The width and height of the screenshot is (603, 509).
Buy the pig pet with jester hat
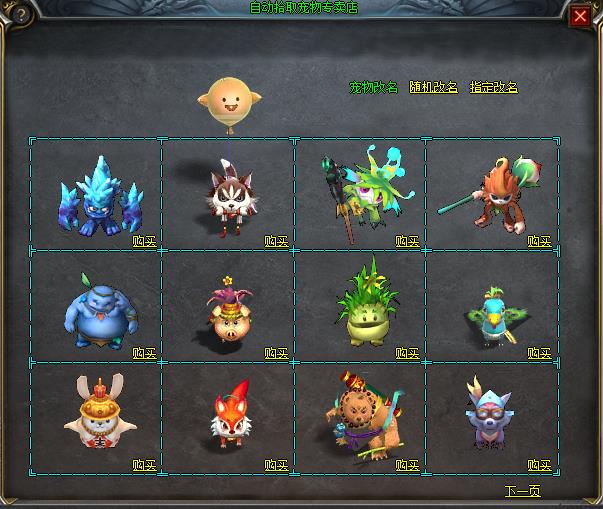[x=276, y=353]
